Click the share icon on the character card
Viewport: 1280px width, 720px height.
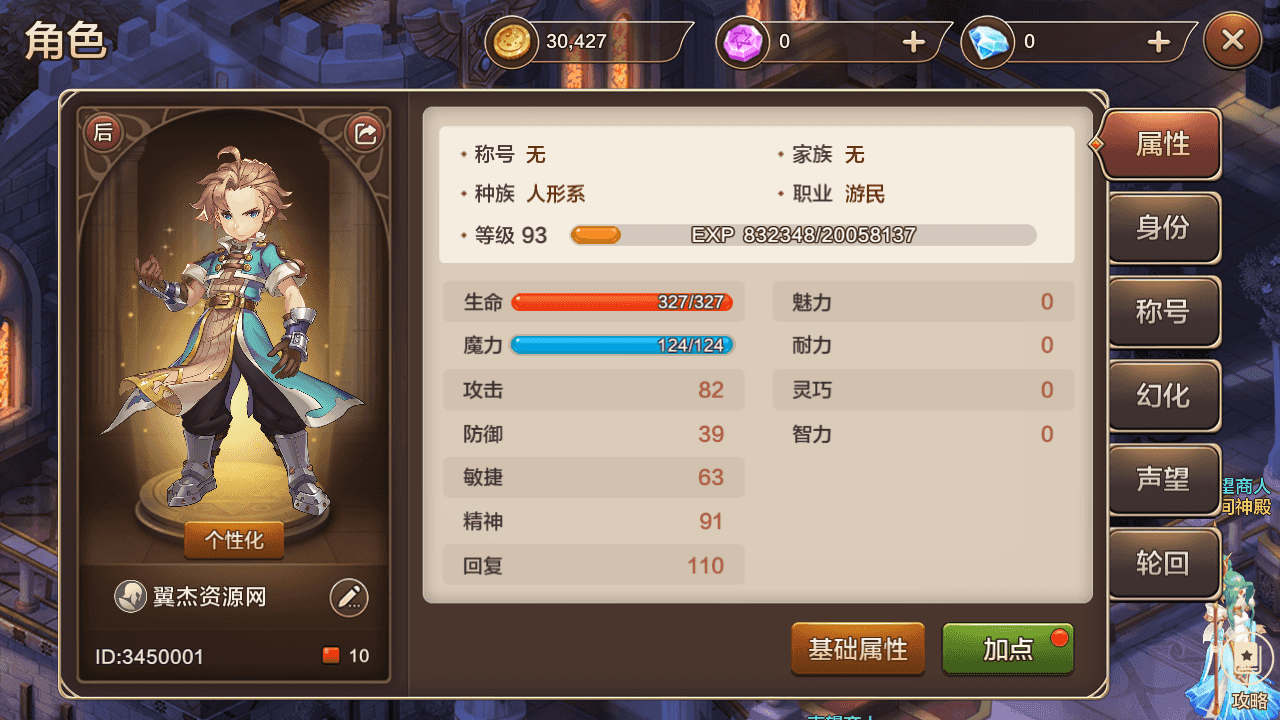[364, 131]
